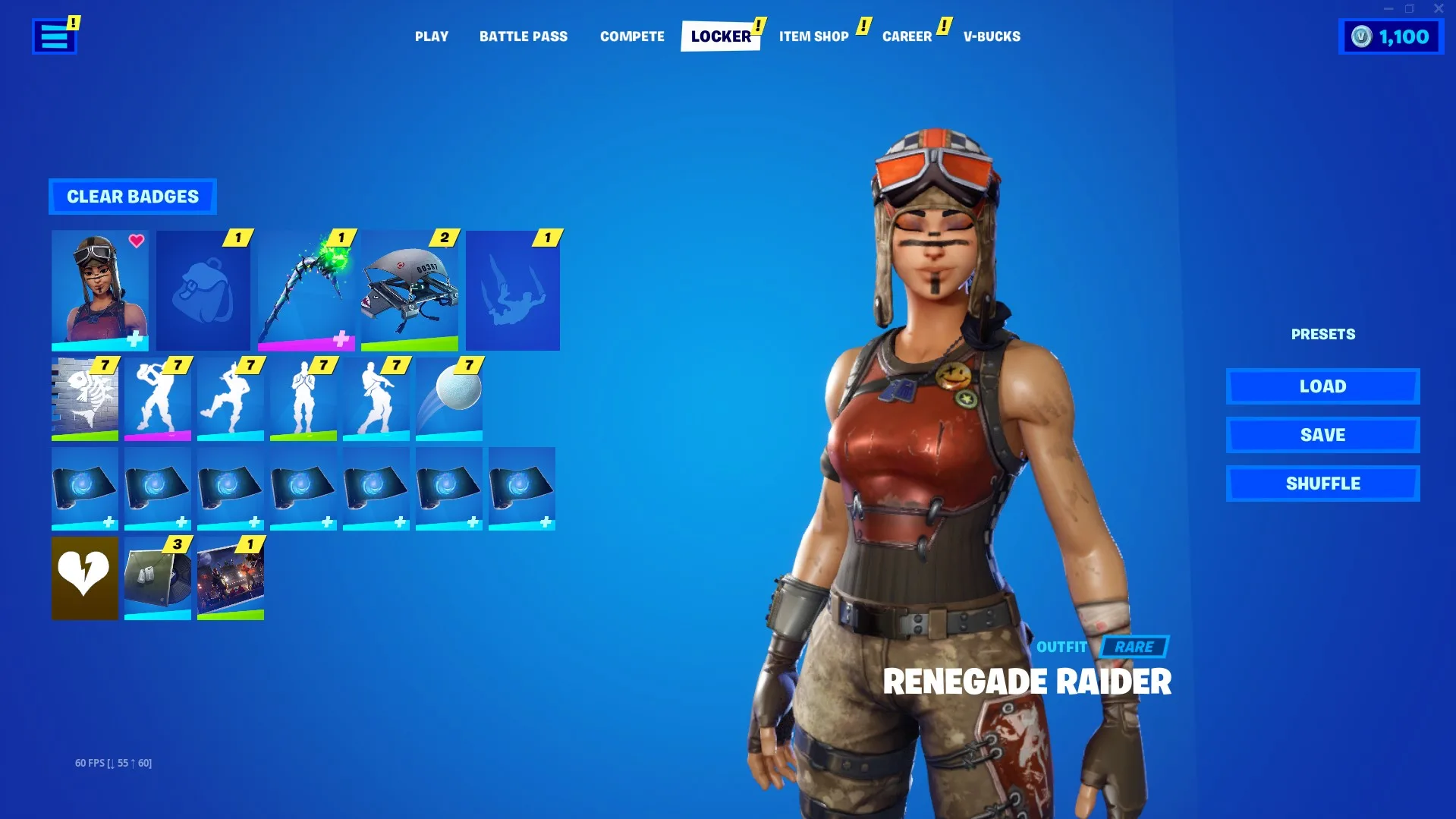Image resolution: width=1456 pixels, height=819 pixels.
Task: Open the V-Bucks tab
Action: tap(992, 36)
